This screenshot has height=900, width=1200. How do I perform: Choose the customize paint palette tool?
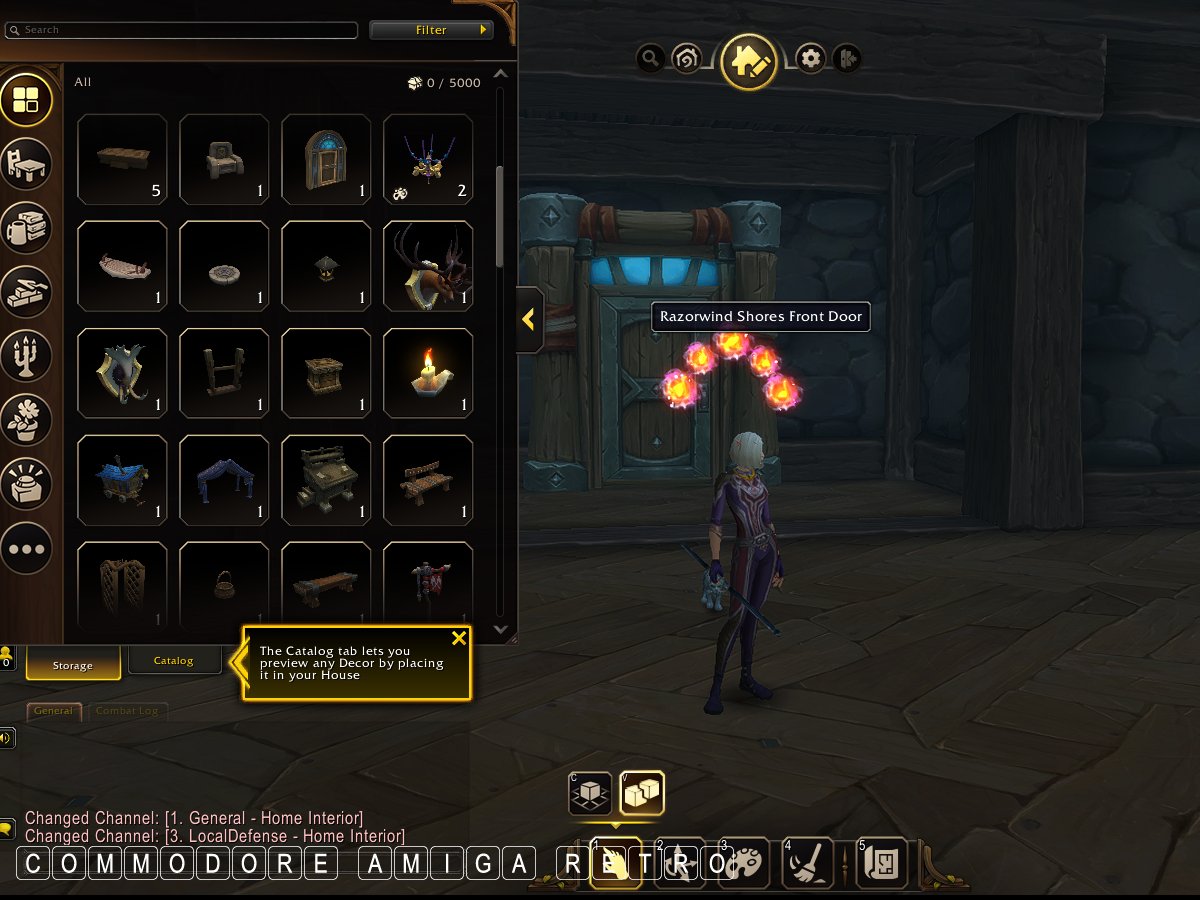coord(745,863)
